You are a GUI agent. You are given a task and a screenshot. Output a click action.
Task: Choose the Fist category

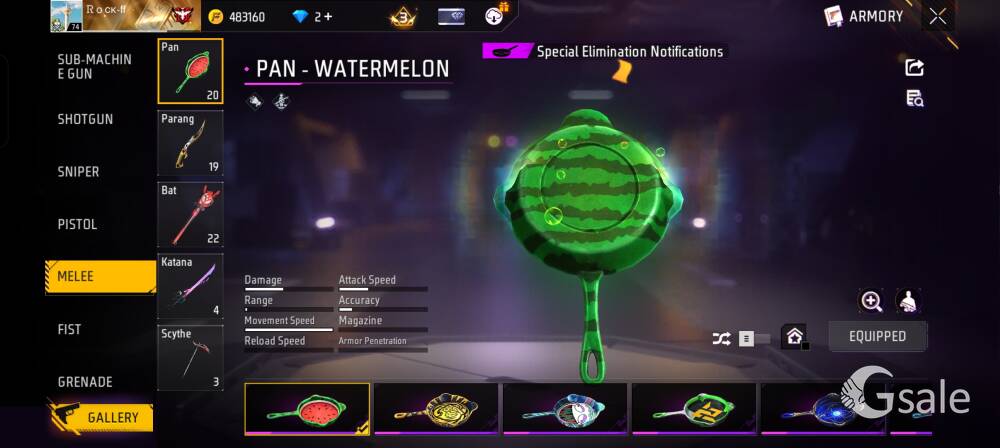point(69,330)
